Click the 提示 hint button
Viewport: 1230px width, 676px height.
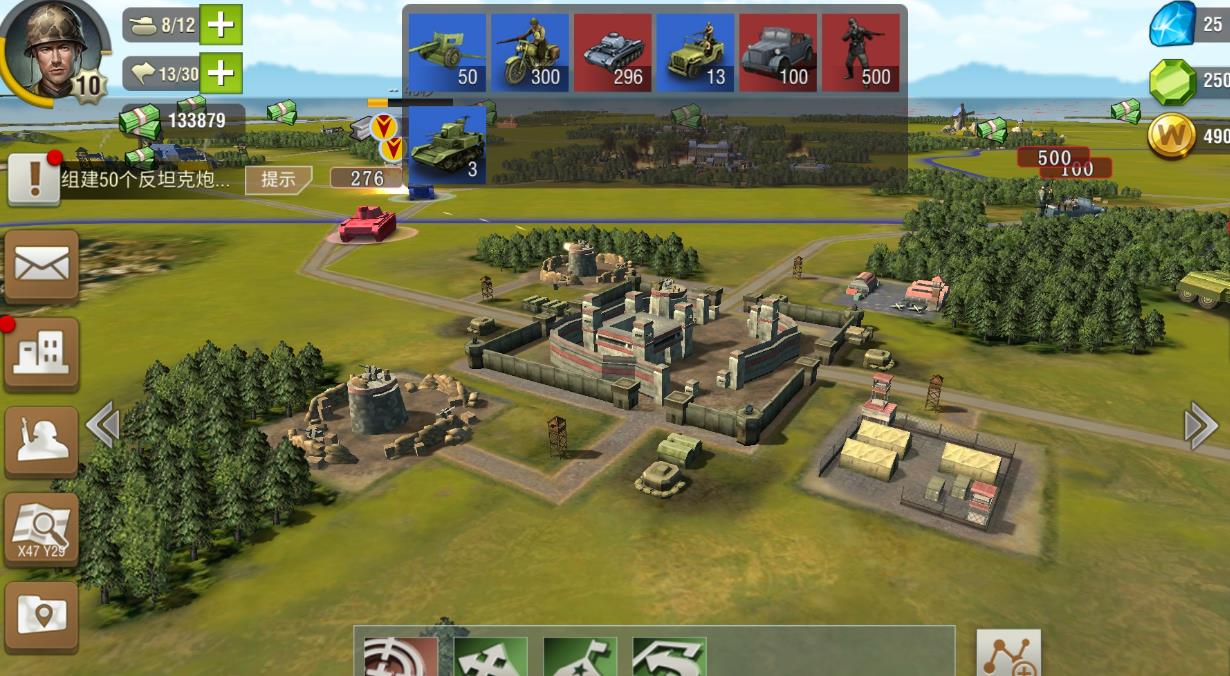pyautogui.click(x=279, y=179)
